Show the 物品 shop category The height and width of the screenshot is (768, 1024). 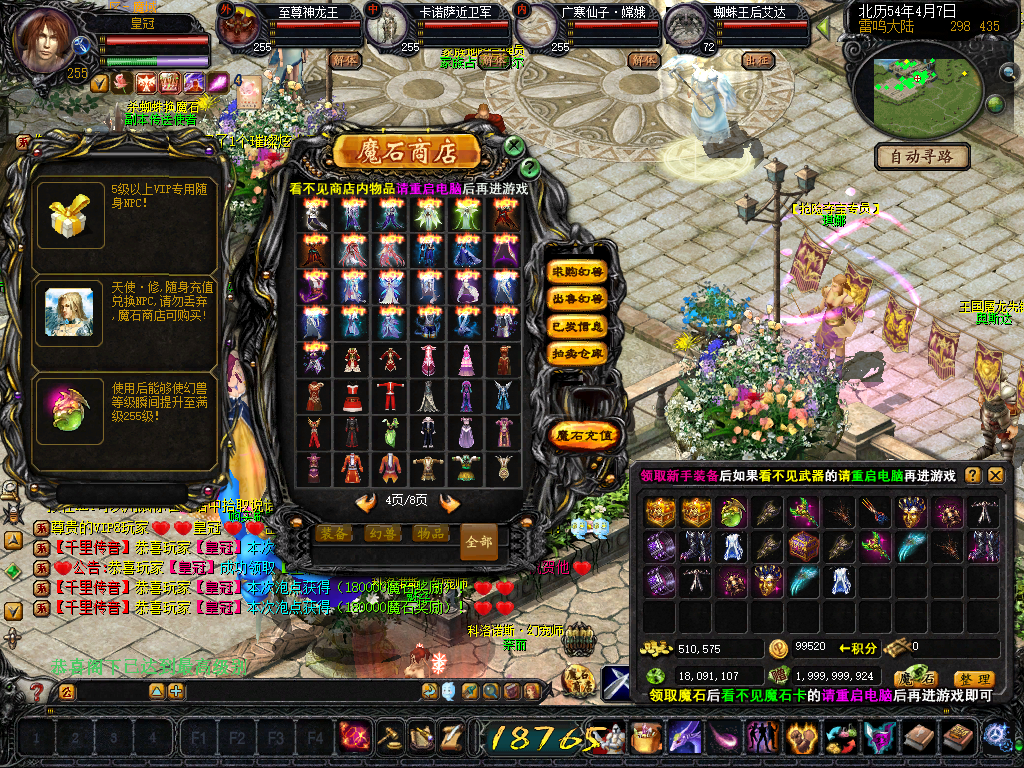click(431, 534)
